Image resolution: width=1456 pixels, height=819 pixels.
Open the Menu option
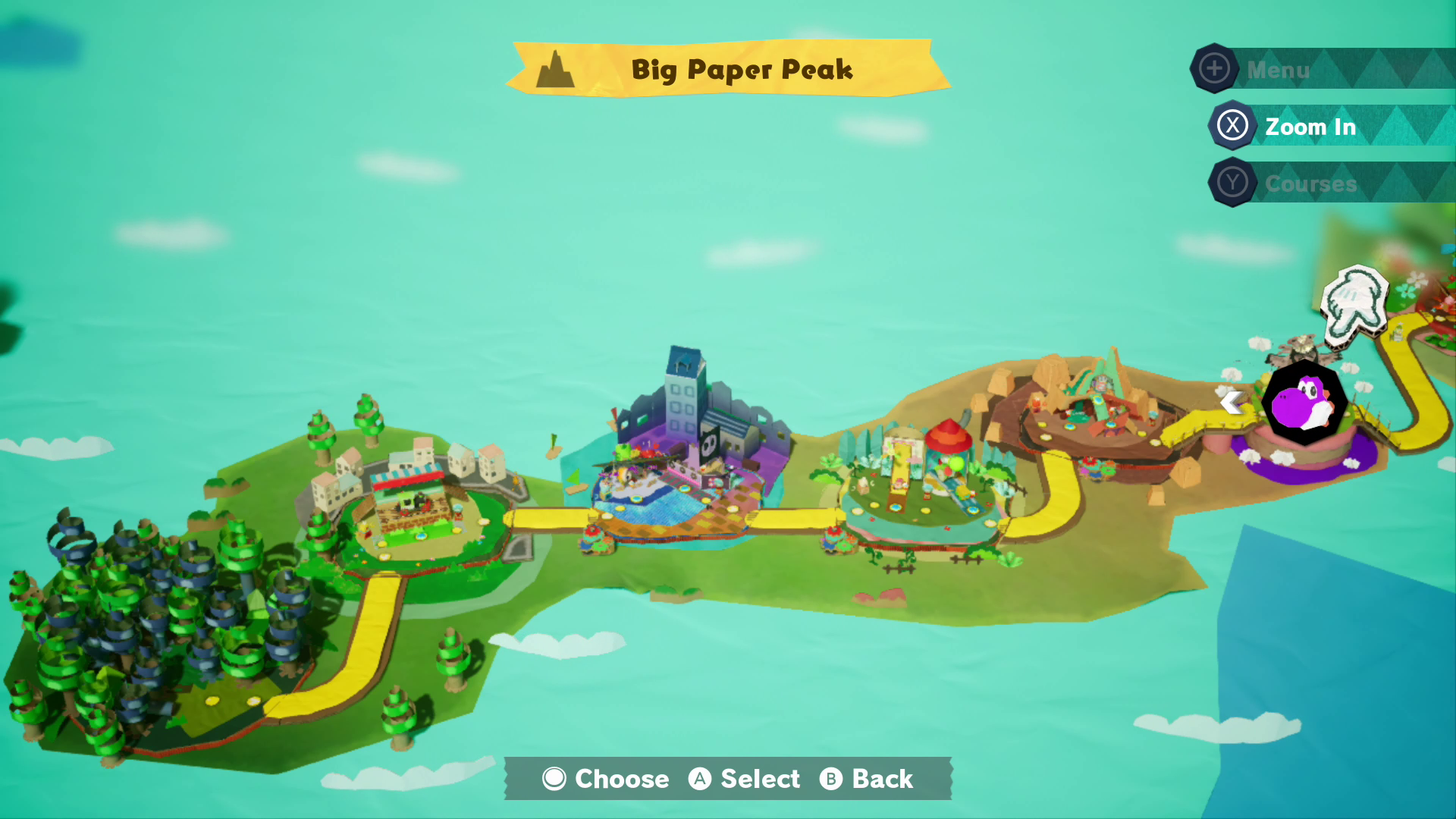(x=1279, y=70)
